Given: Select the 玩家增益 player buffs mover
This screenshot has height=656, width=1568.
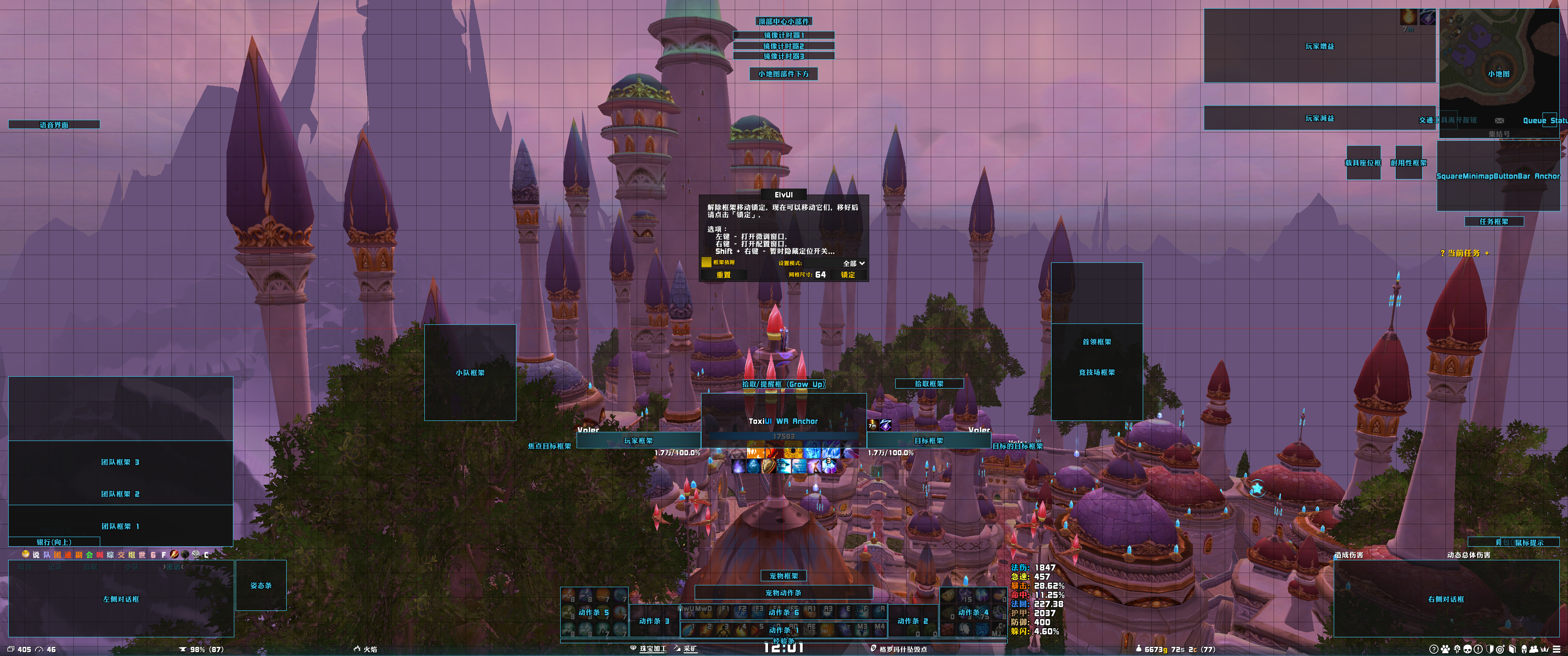Looking at the screenshot, I should [1319, 46].
